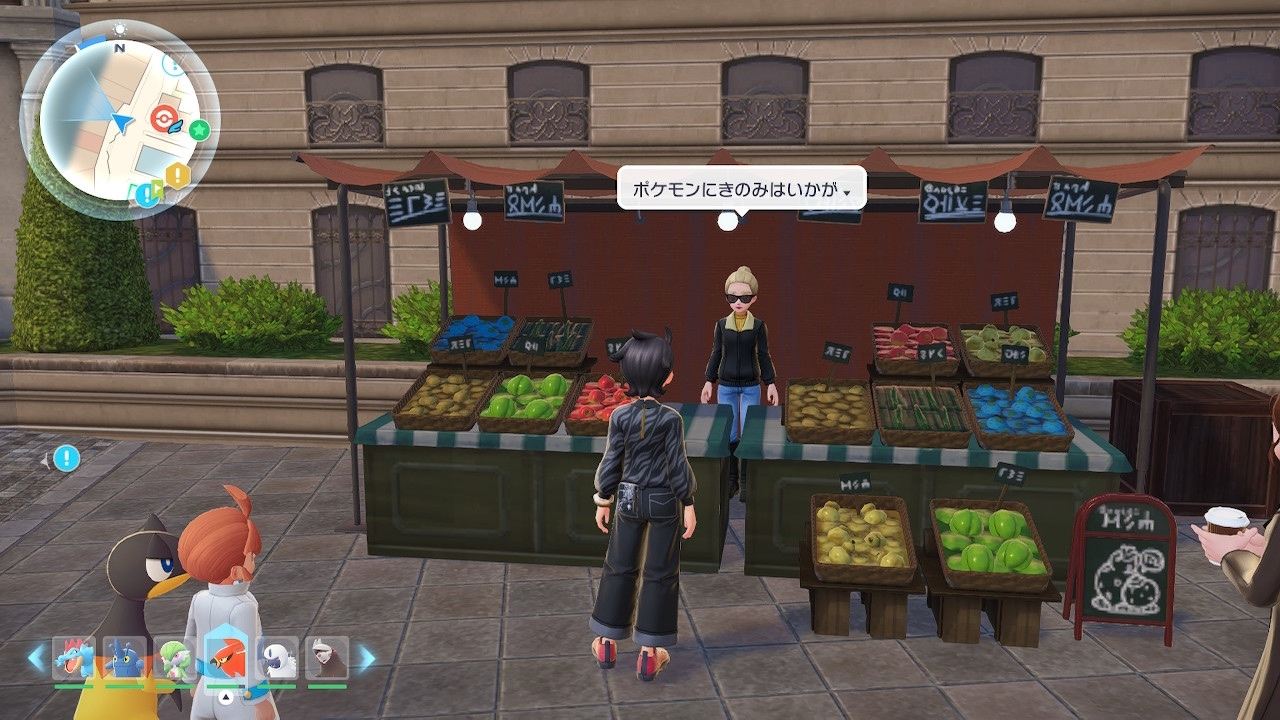Select the highlighted Talonflame party slot
This screenshot has width=1280, height=720.
[227, 658]
